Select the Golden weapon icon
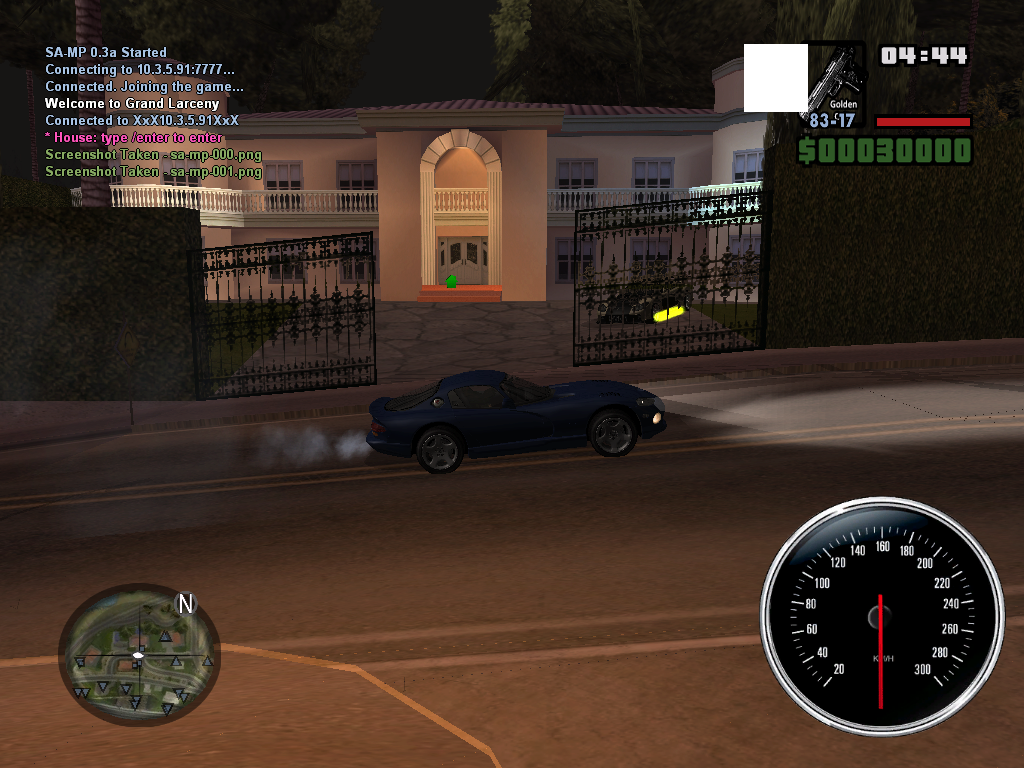This screenshot has height=768, width=1024. 836,78
